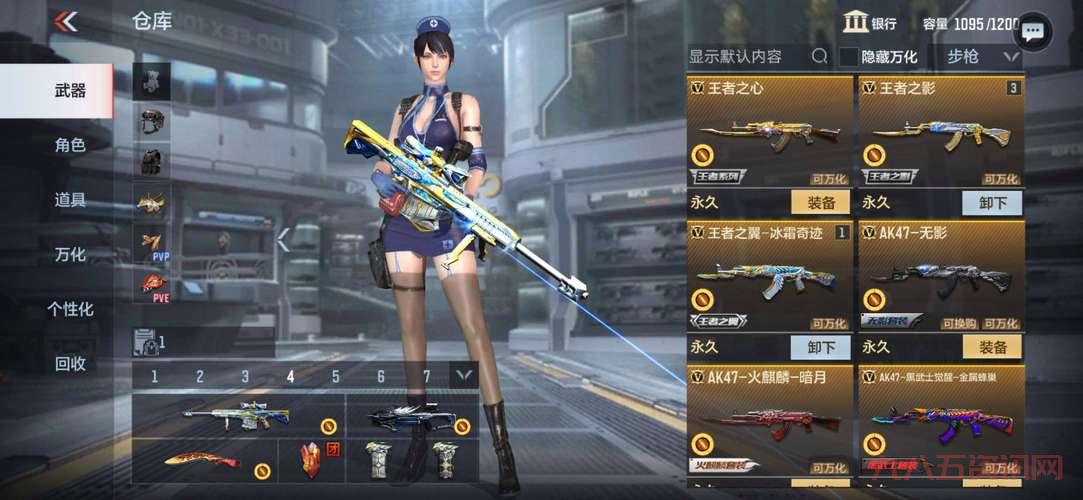Open the 步枪 weapon type dropdown
The height and width of the screenshot is (500, 1083).
pyautogui.click(x=977, y=57)
